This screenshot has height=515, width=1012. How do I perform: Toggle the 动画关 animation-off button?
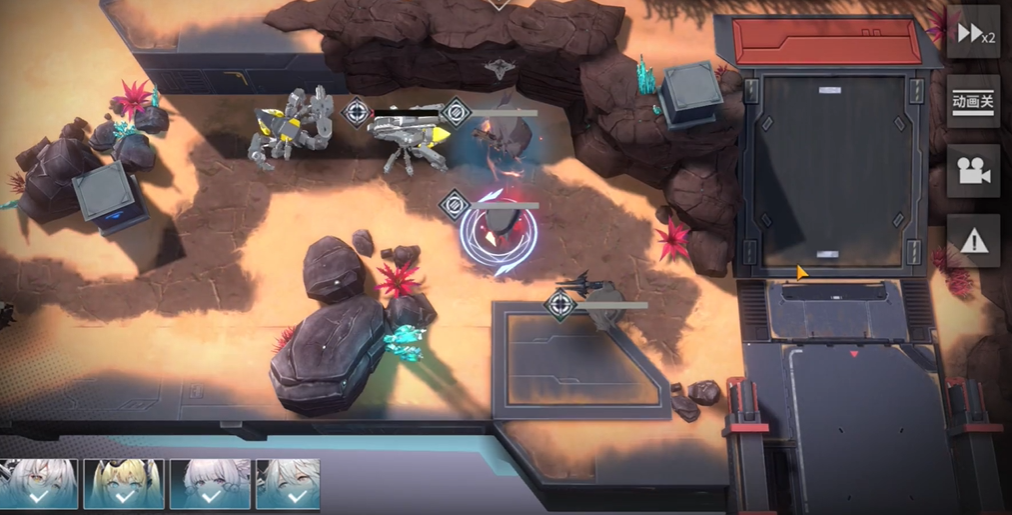click(973, 101)
